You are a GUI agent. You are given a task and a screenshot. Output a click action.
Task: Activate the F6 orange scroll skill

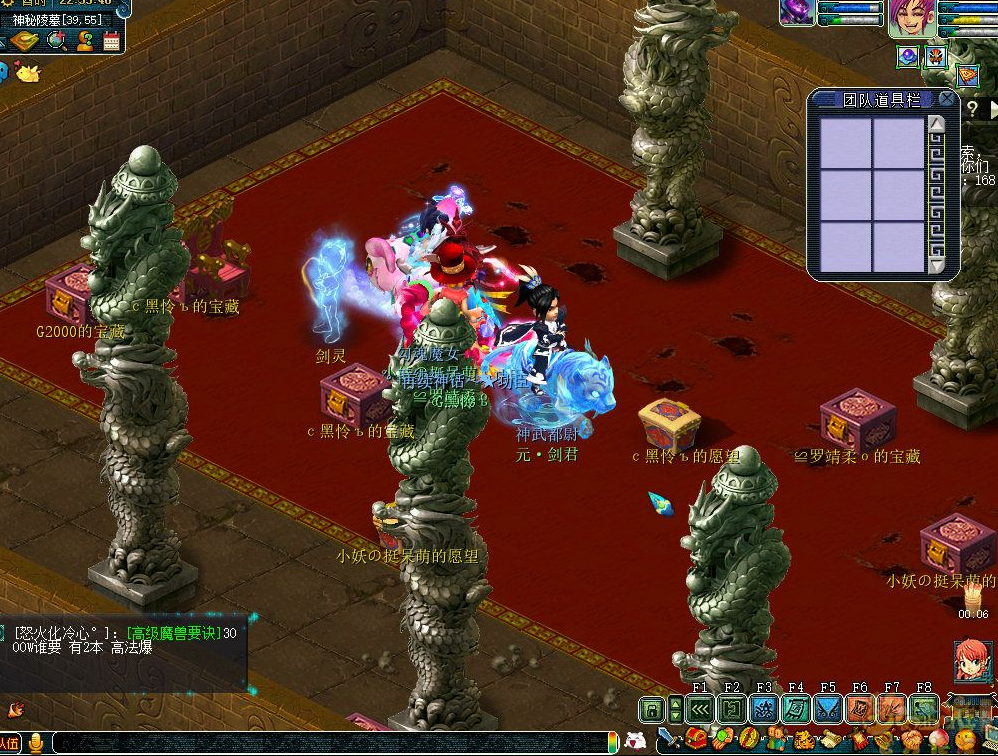(860, 710)
